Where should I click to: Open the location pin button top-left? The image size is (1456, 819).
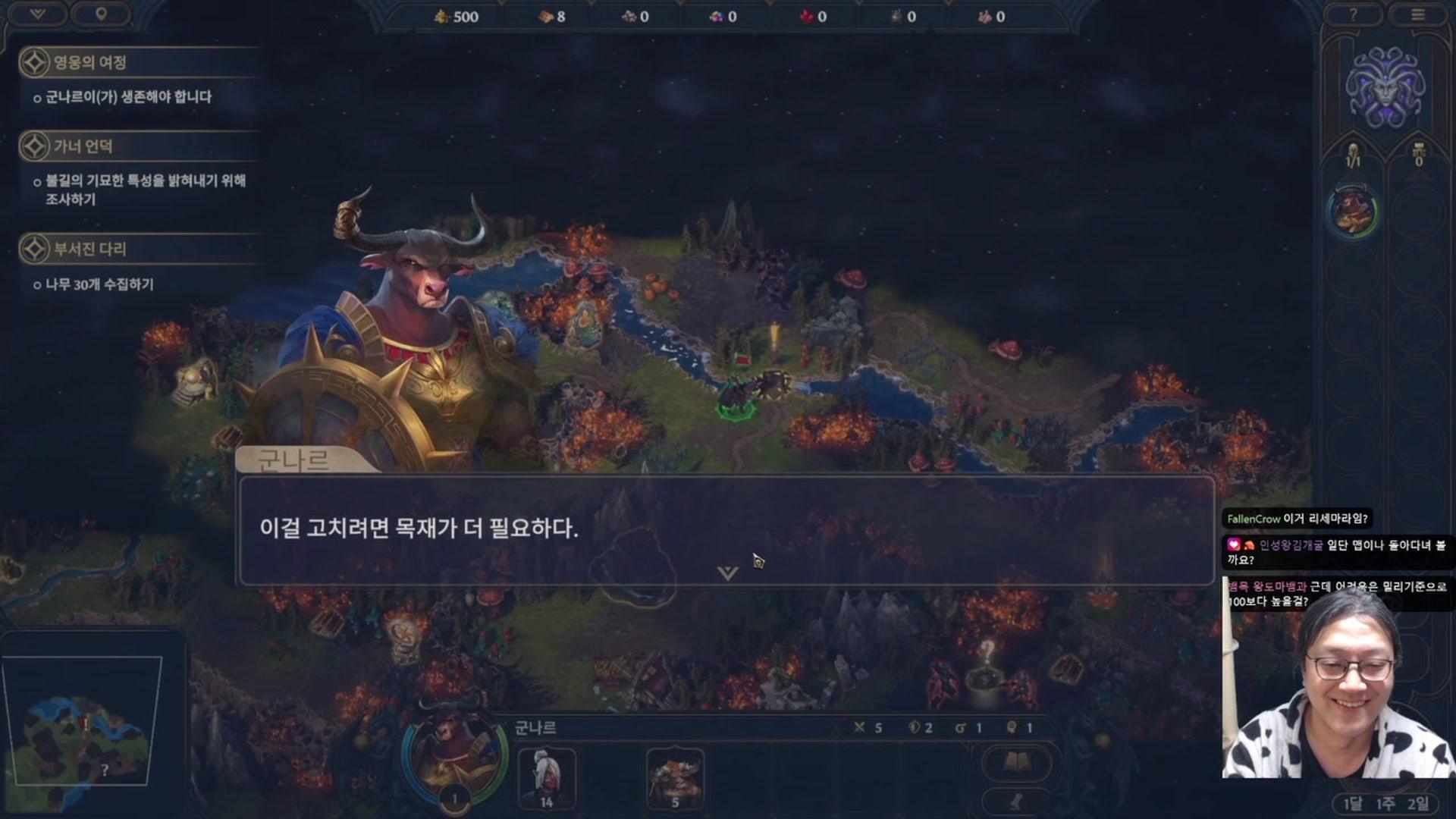101,13
